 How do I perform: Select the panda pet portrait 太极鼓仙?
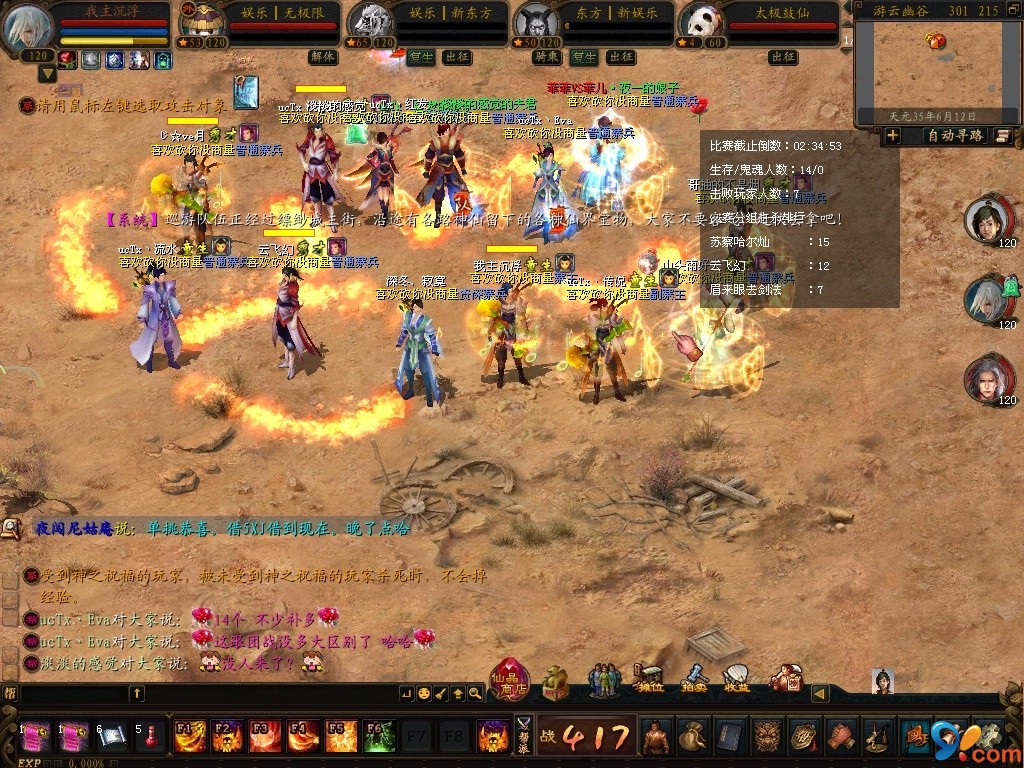coord(702,22)
